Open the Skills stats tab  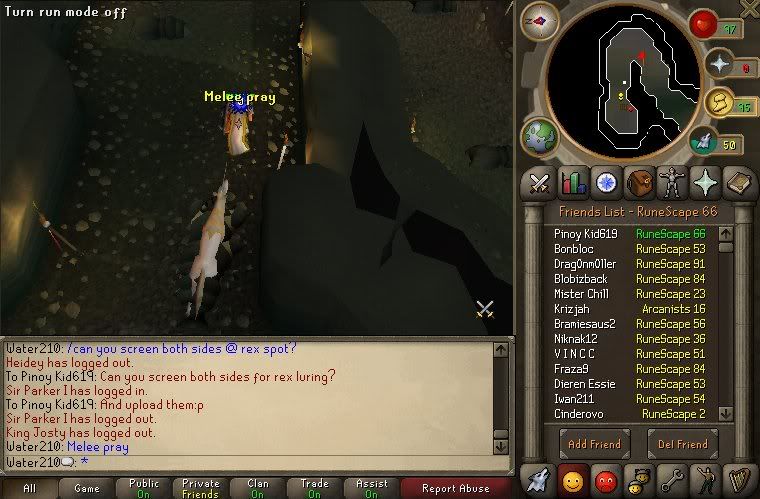tap(573, 183)
